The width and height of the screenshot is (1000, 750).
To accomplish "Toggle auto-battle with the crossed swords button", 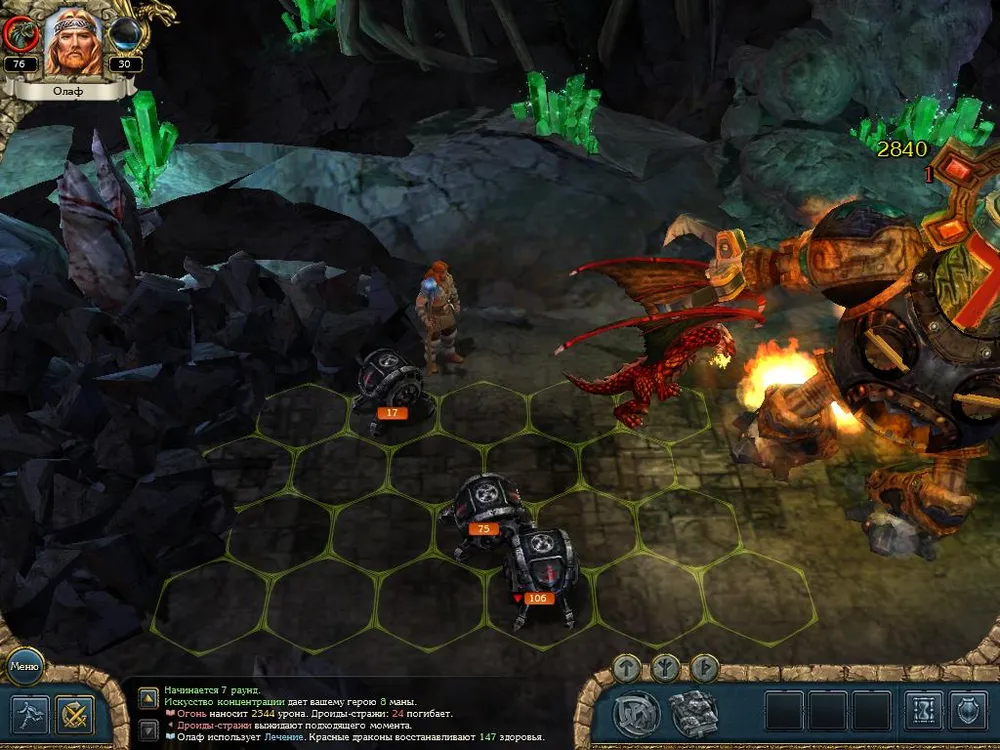I will [75, 714].
